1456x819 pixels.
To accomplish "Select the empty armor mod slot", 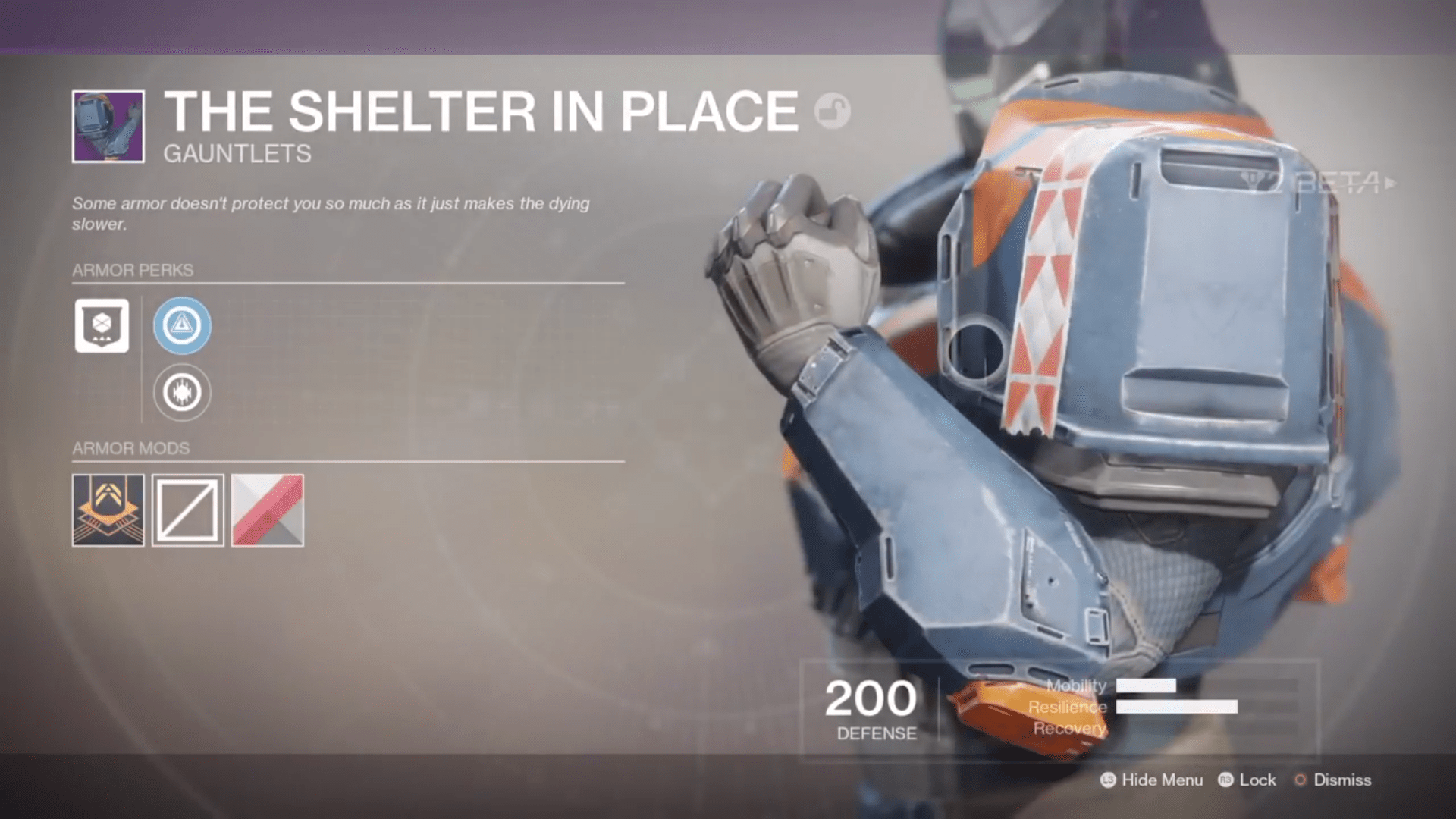I will (187, 509).
